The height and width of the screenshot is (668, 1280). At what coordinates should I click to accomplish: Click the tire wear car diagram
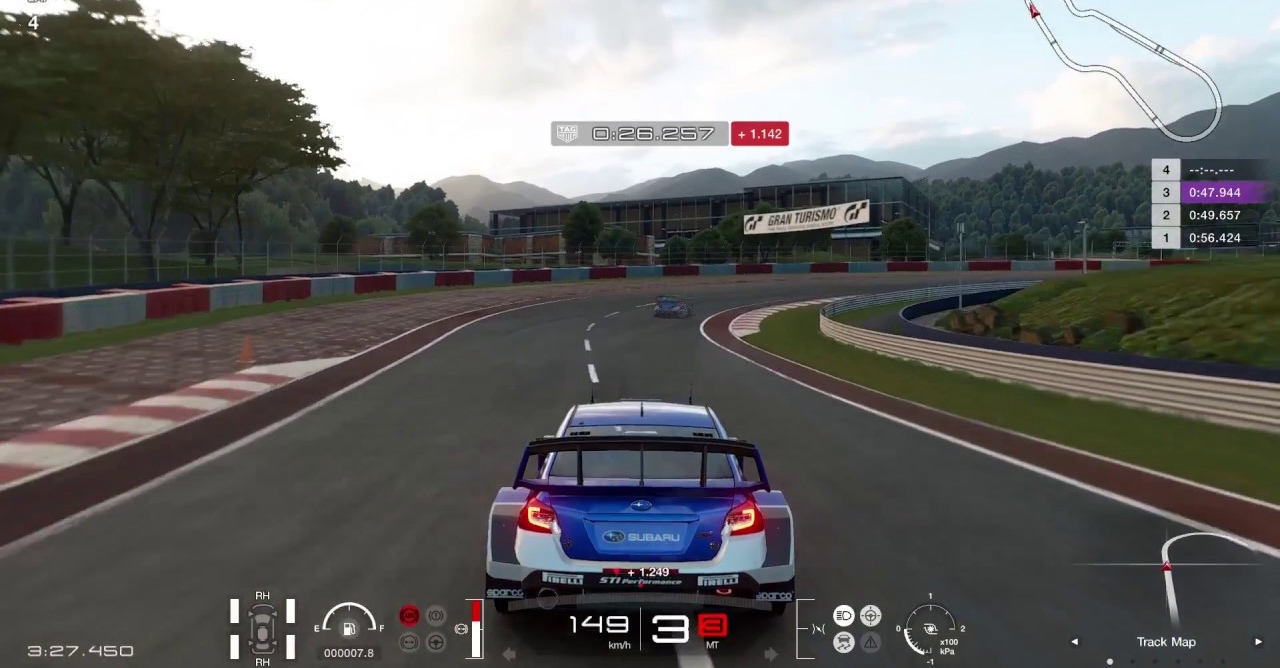coord(262,627)
